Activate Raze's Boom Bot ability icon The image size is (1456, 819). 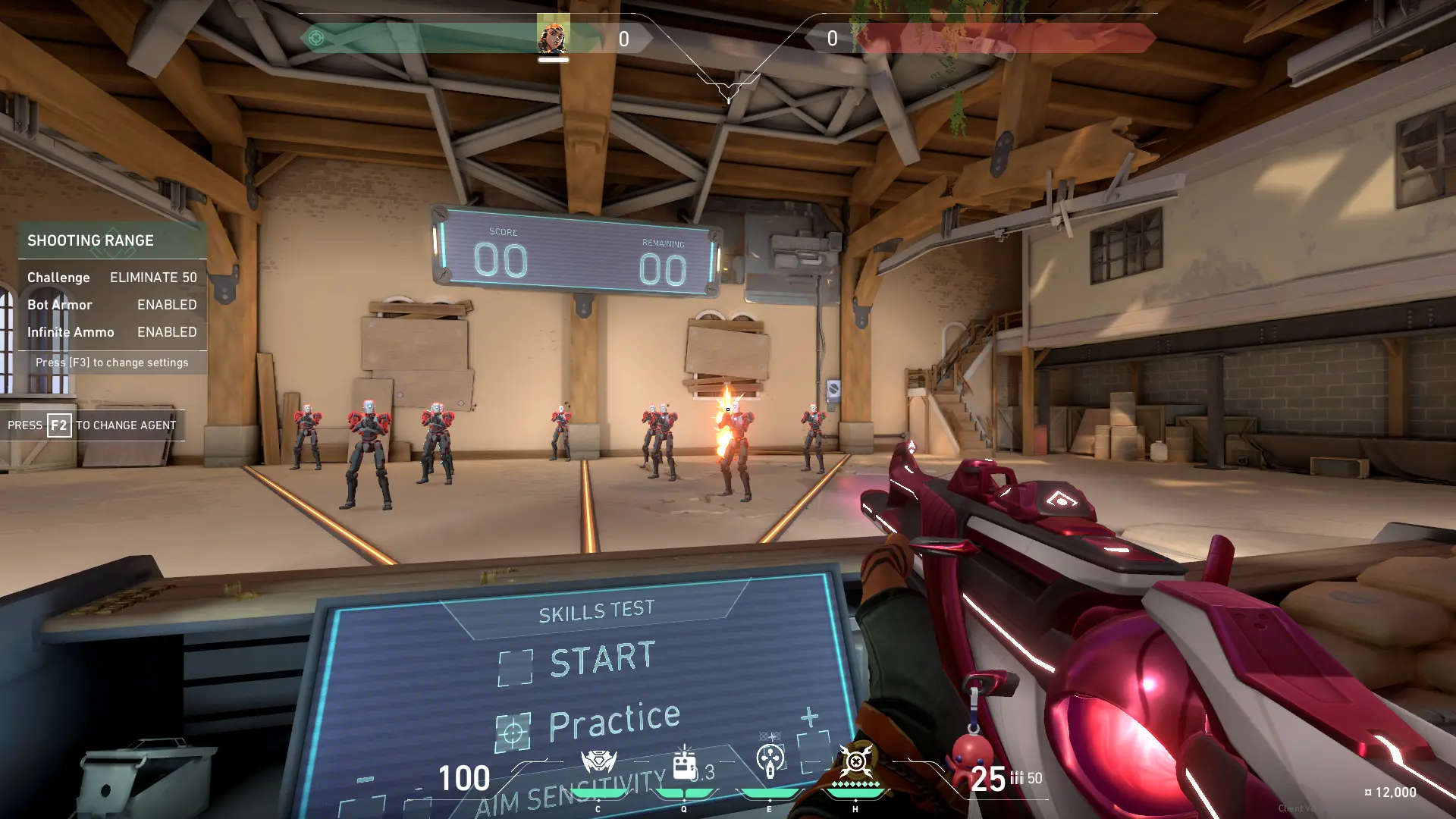[598, 762]
